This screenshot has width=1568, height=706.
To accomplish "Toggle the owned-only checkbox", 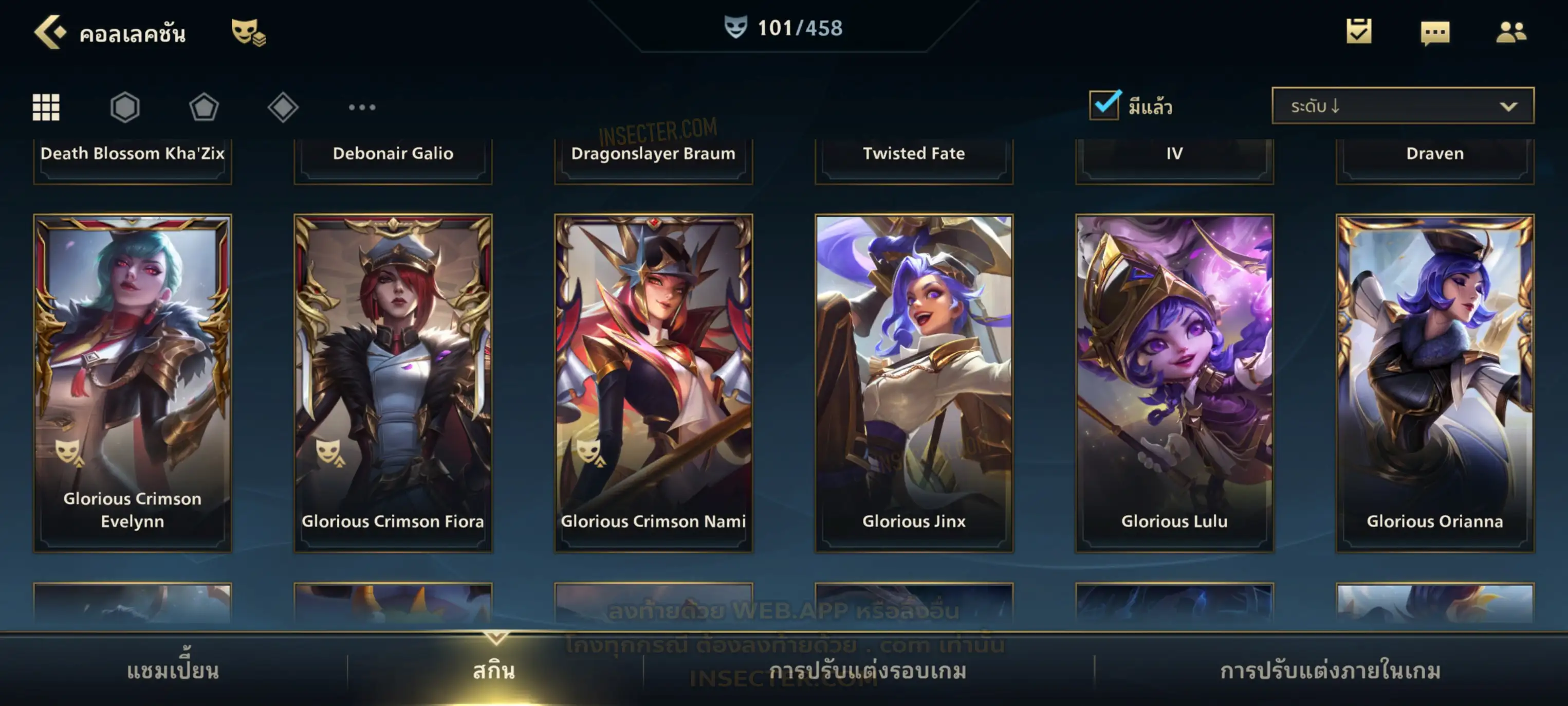I will [1104, 105].
